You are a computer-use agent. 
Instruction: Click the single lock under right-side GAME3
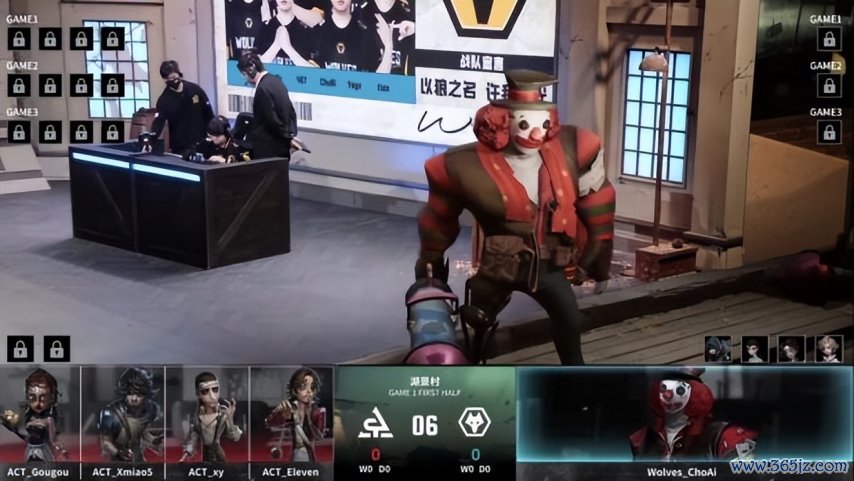coord(828,131)
